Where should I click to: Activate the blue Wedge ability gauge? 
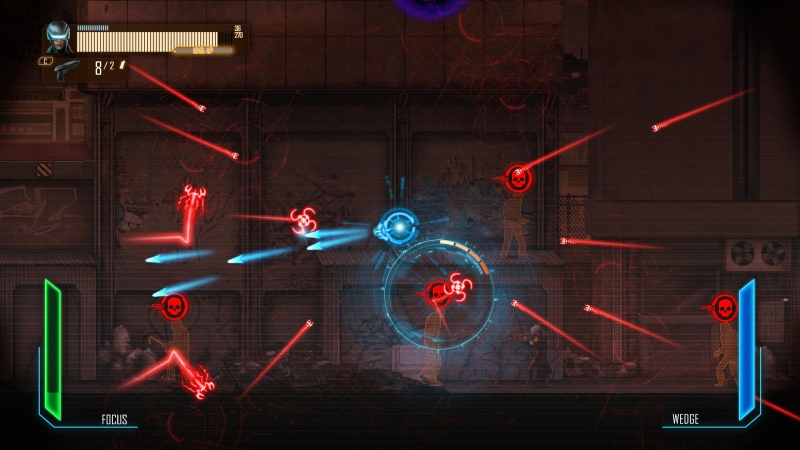746,351
